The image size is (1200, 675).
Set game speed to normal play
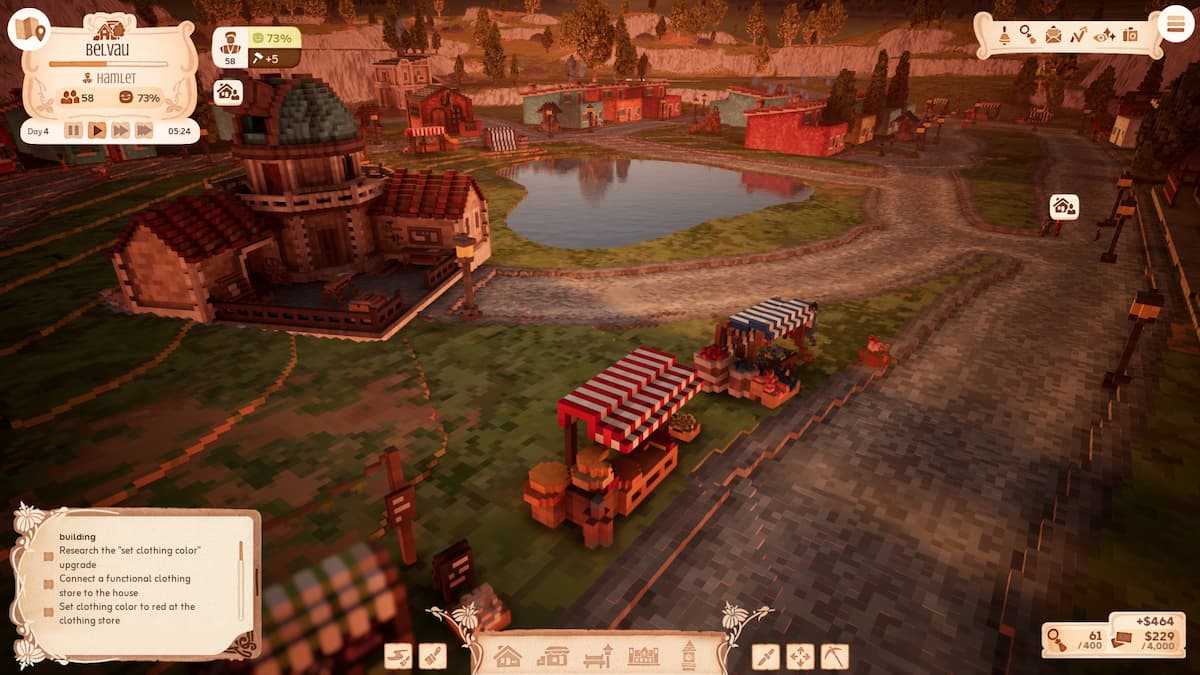coord(97,130)
